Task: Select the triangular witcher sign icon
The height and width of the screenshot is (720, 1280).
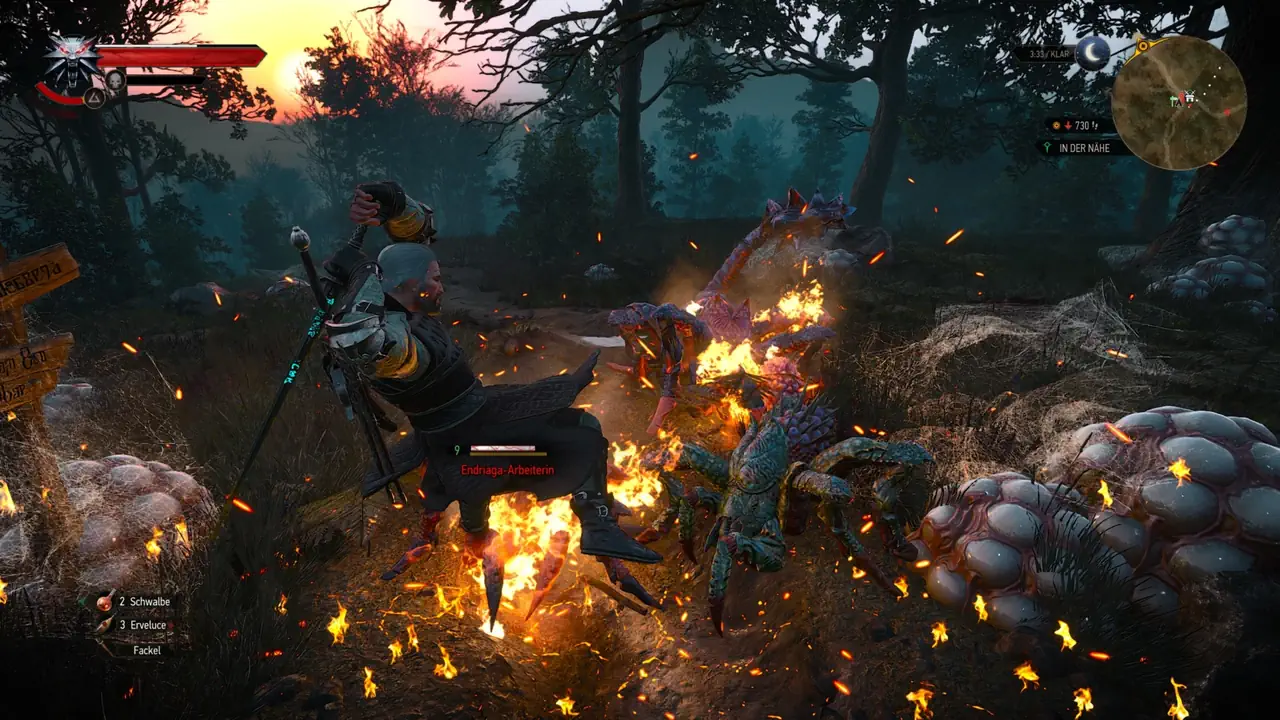Action: (95, 98)
